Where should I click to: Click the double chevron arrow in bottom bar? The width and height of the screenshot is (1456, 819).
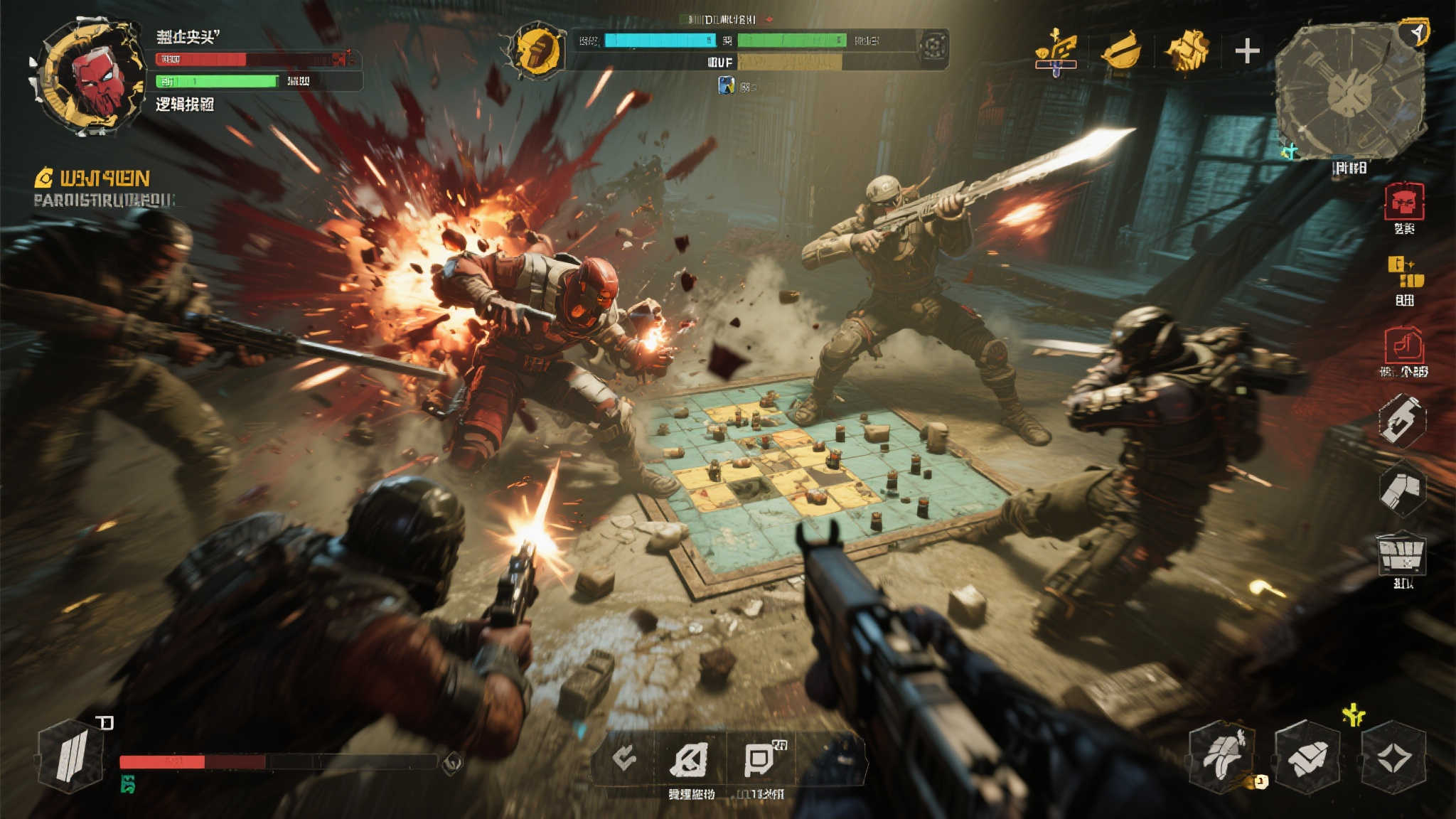pyautogui.click(x=626, y=759)
